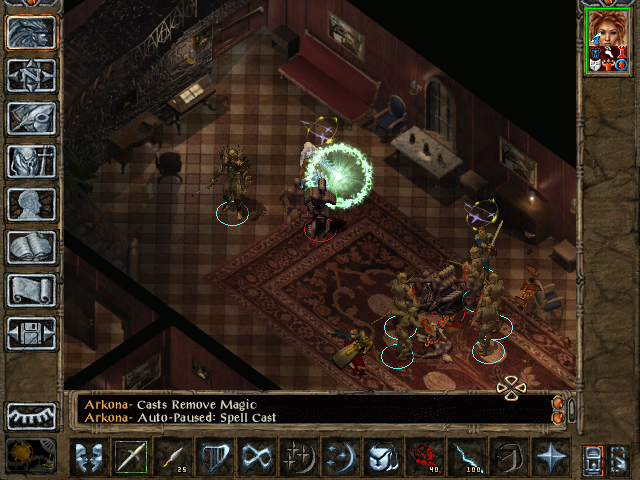640x480 pixels.
Task: Activate the two-masks dialogue action
Action: click(x=89, y=457)
